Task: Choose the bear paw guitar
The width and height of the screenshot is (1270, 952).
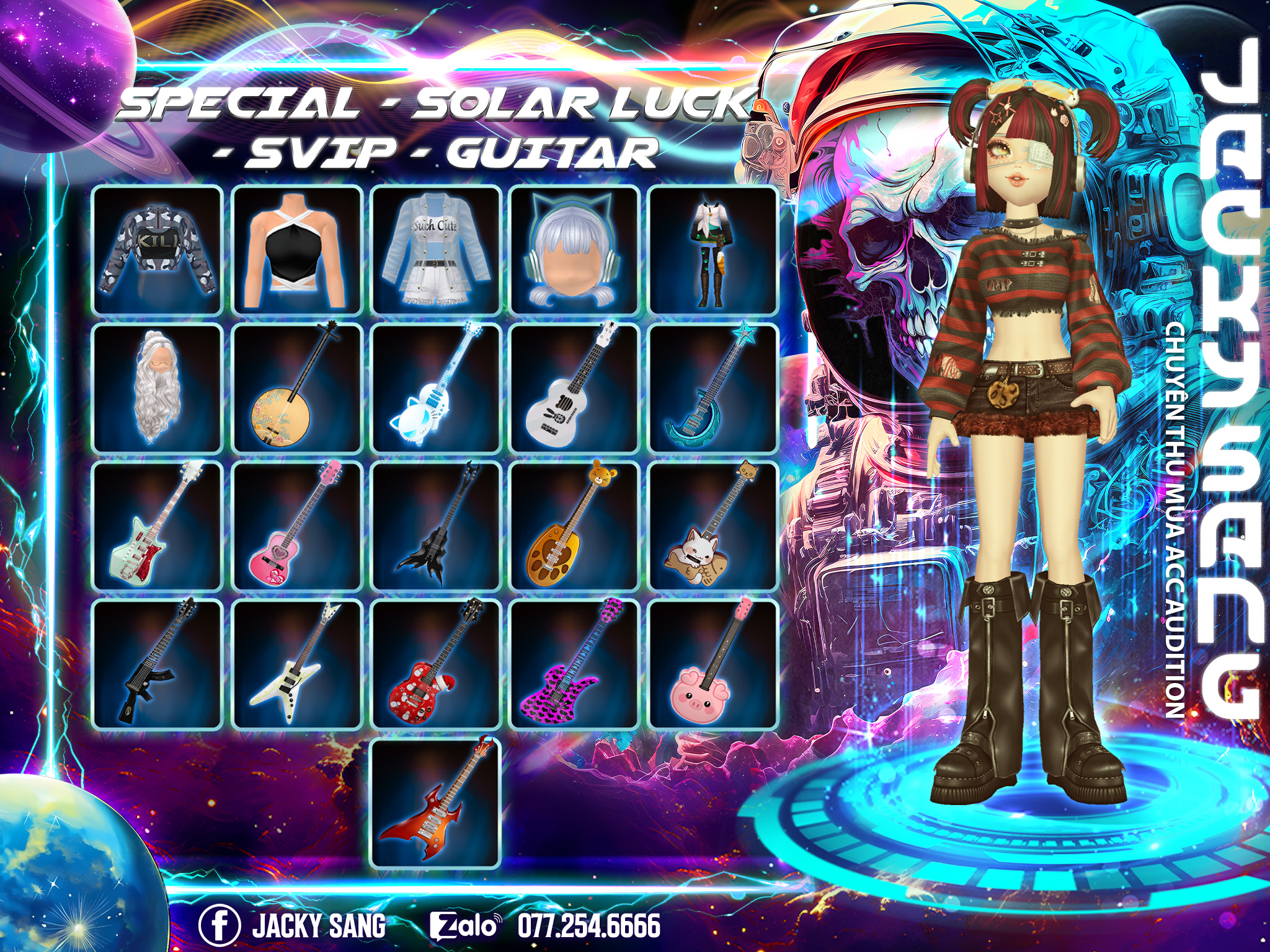Action: click(574, 527)
